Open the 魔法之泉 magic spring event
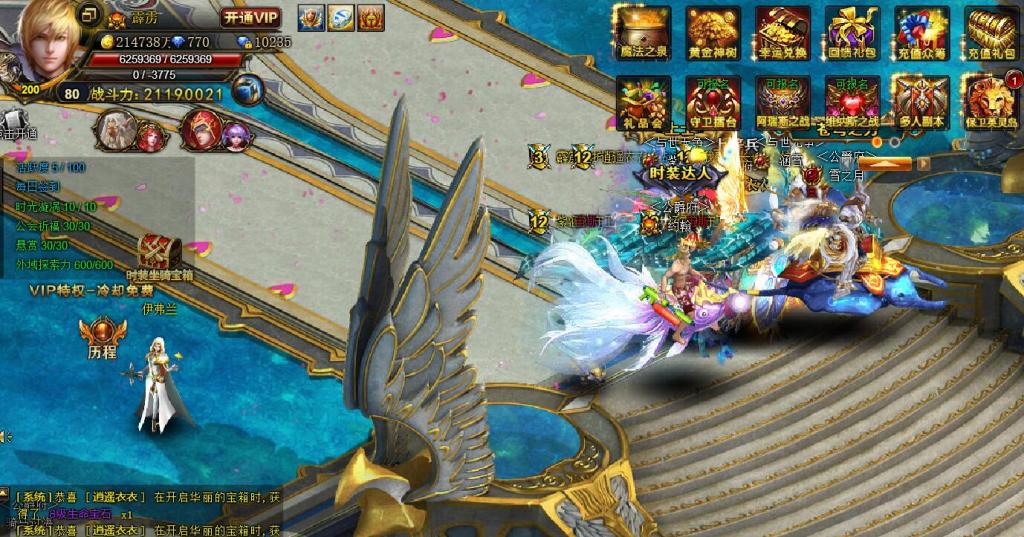1024x537 pixels. 643,31
